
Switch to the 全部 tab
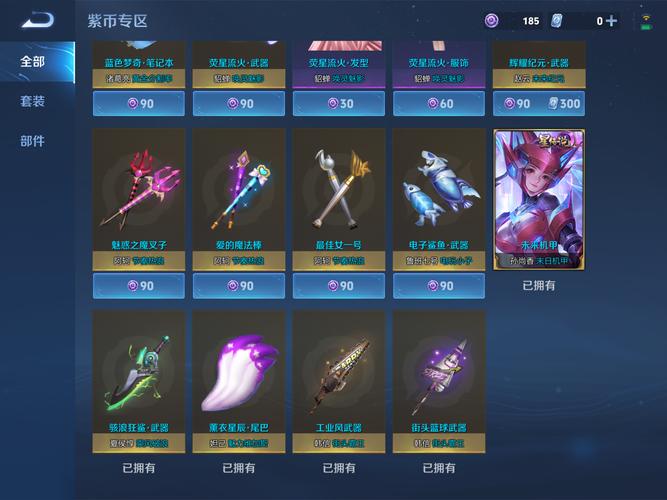coord(33,61)
